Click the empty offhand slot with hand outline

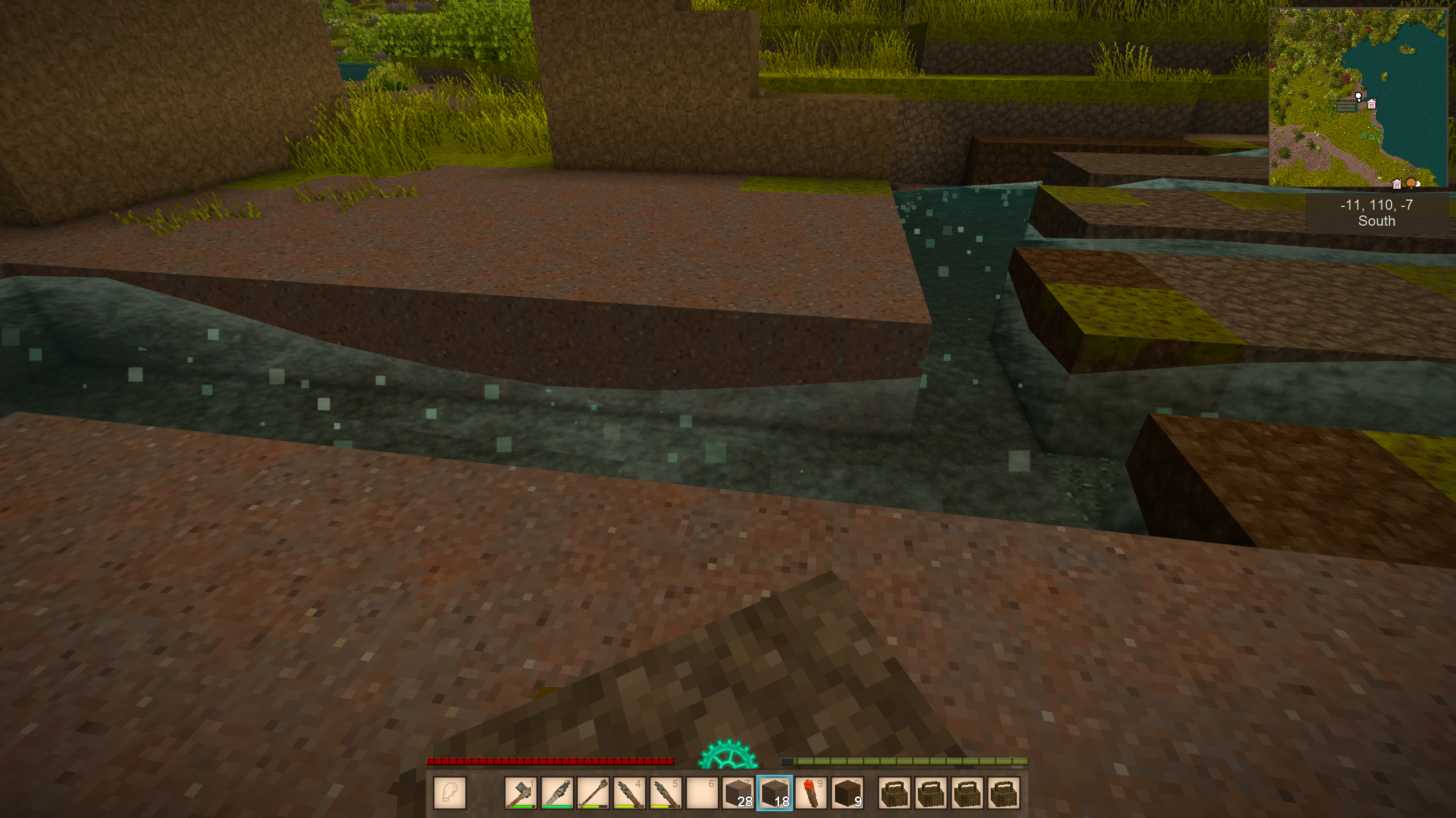pyautogui.click(x=449, y=792)
